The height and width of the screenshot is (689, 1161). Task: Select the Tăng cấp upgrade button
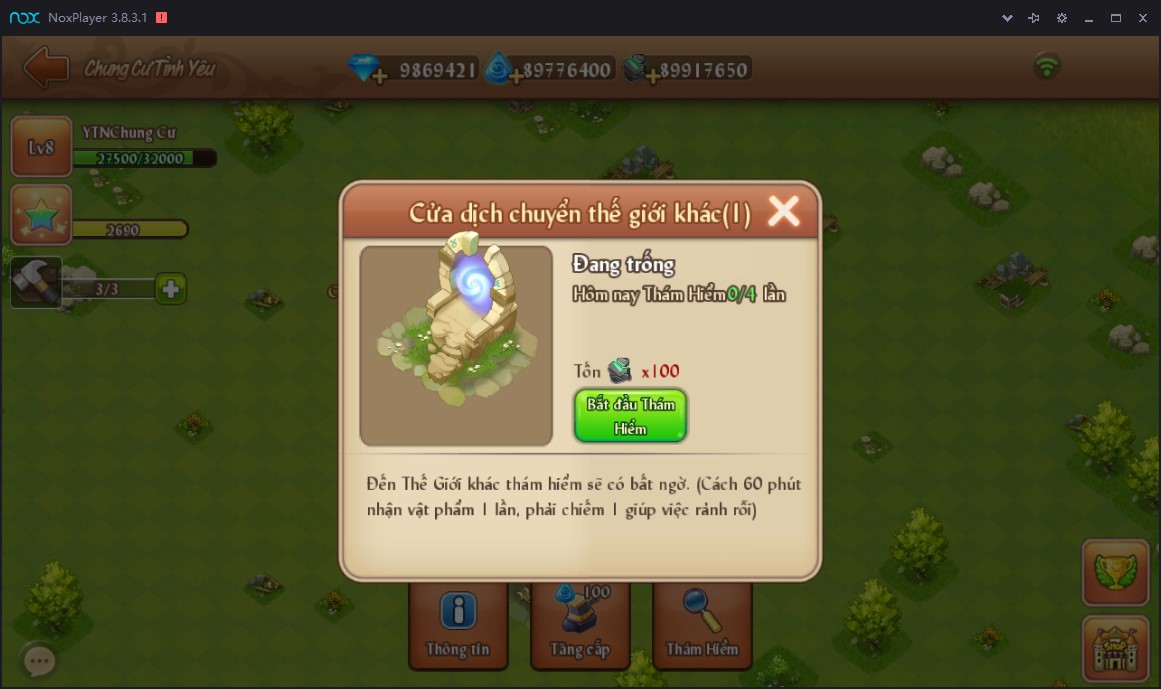tap(580, 626)
